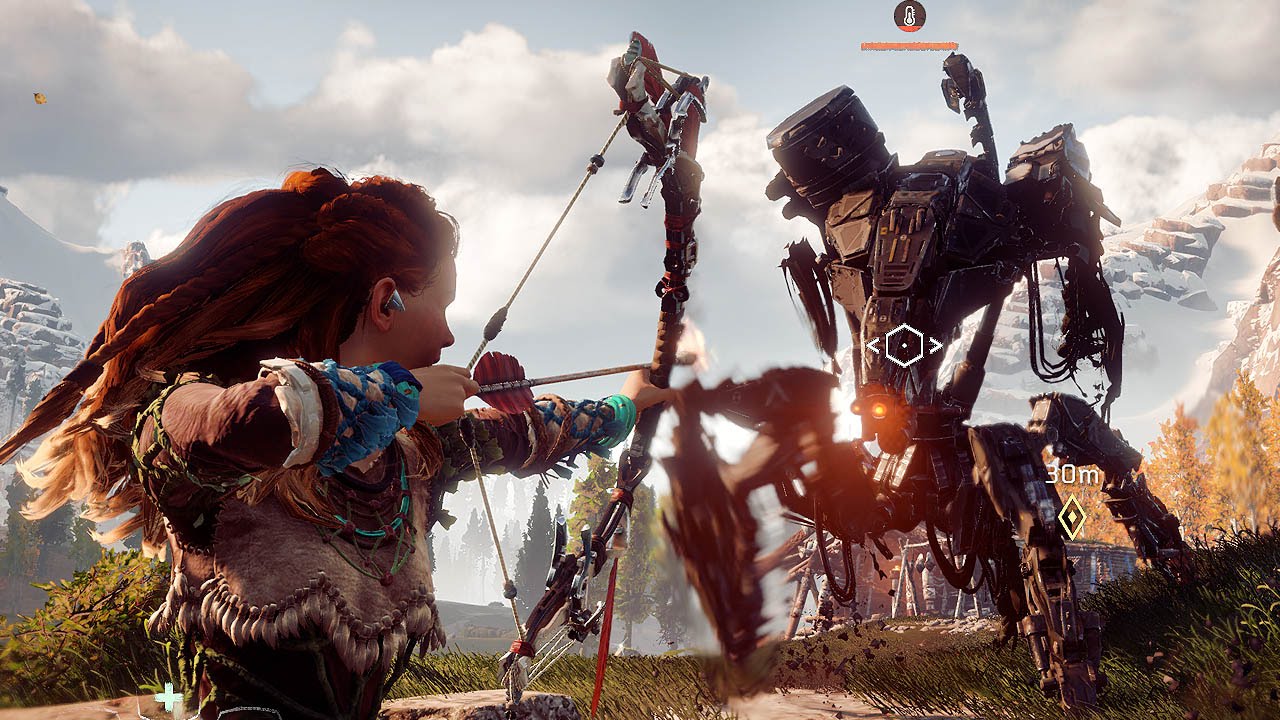This screenshot has width=1280, height=720.
Task: Click the thermometer status icon above the enemy
Action: click(909, 16)
